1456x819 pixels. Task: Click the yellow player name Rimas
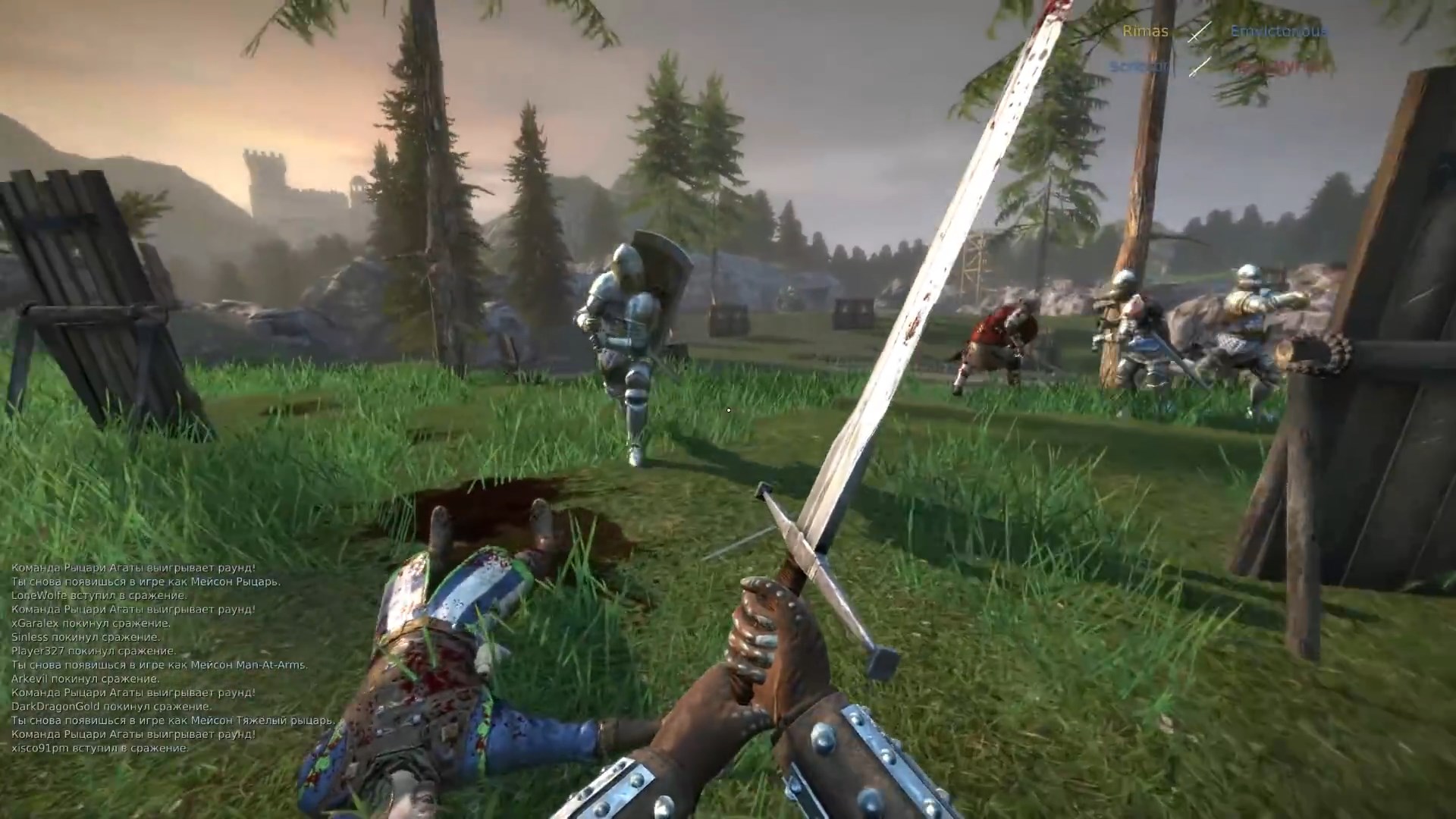tap(1145, 32)
